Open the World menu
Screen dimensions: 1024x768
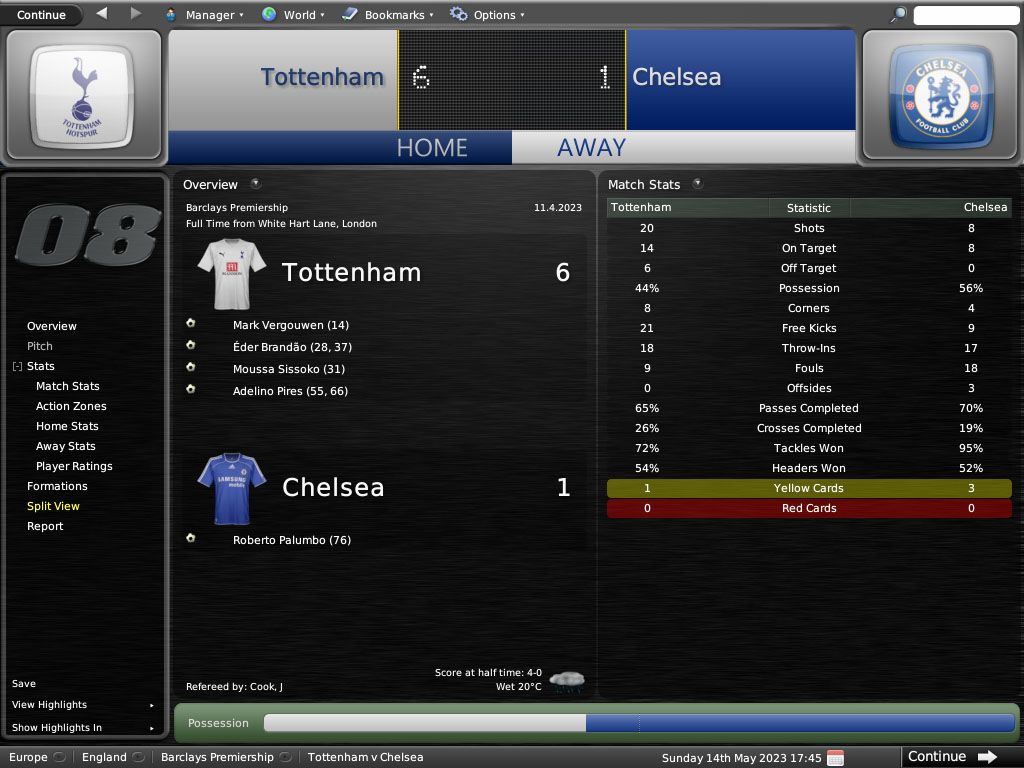(293, 15)
